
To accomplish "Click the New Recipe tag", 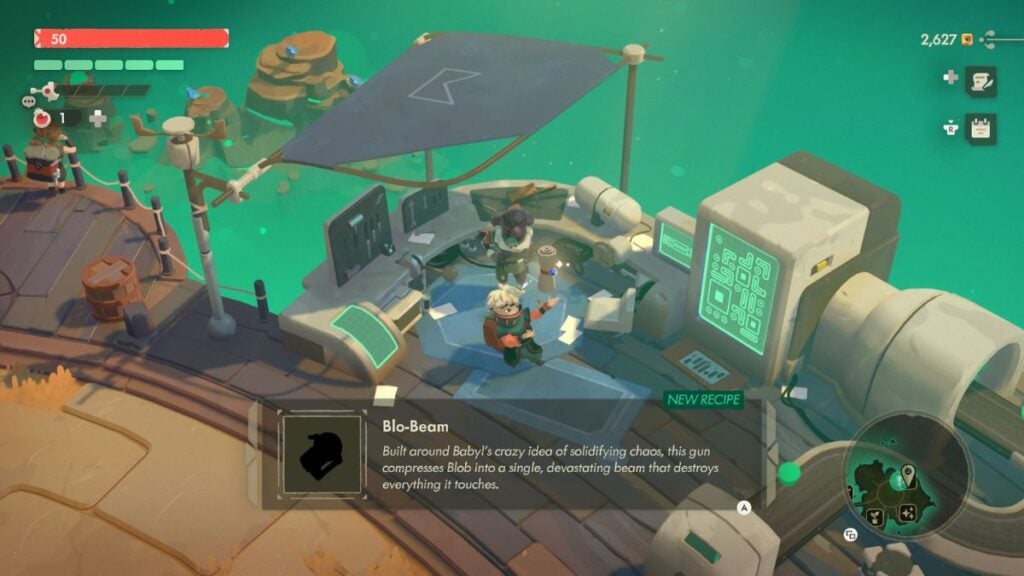I will [705, 400].
